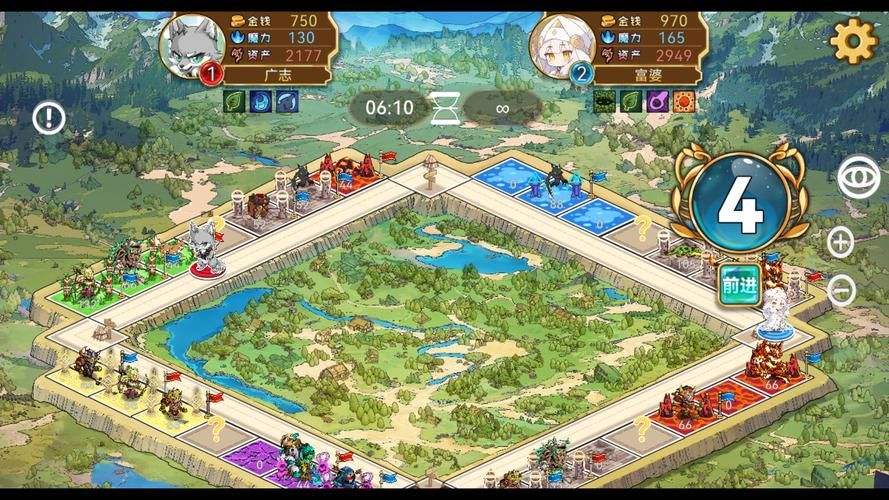889x500 pixels.
Task: Inspect 富婆's purple ring skill icon
Action: 658,101
